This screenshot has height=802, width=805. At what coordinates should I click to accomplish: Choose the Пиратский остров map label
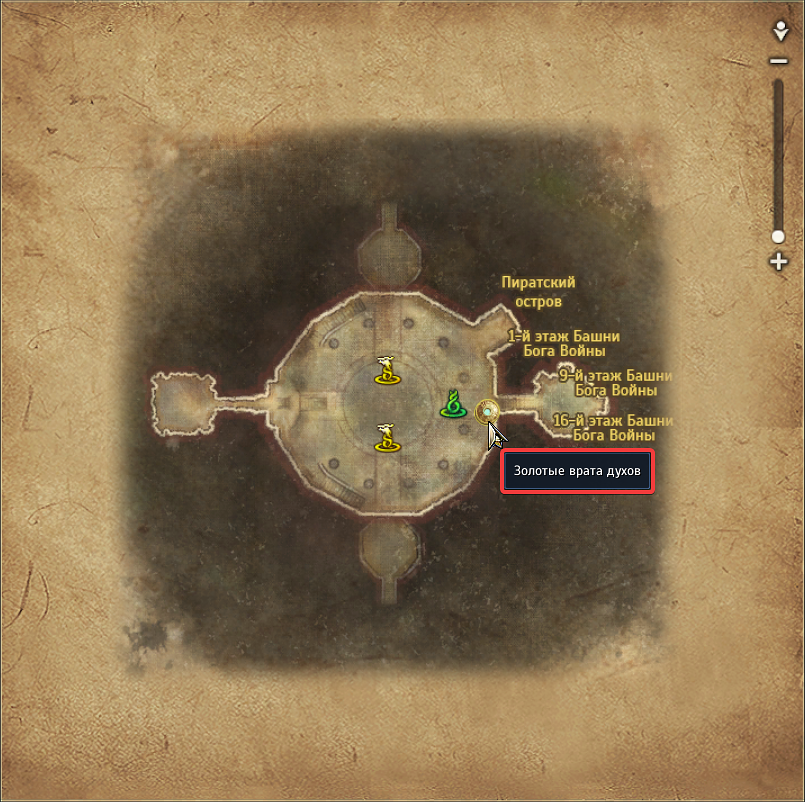point(539,292)
